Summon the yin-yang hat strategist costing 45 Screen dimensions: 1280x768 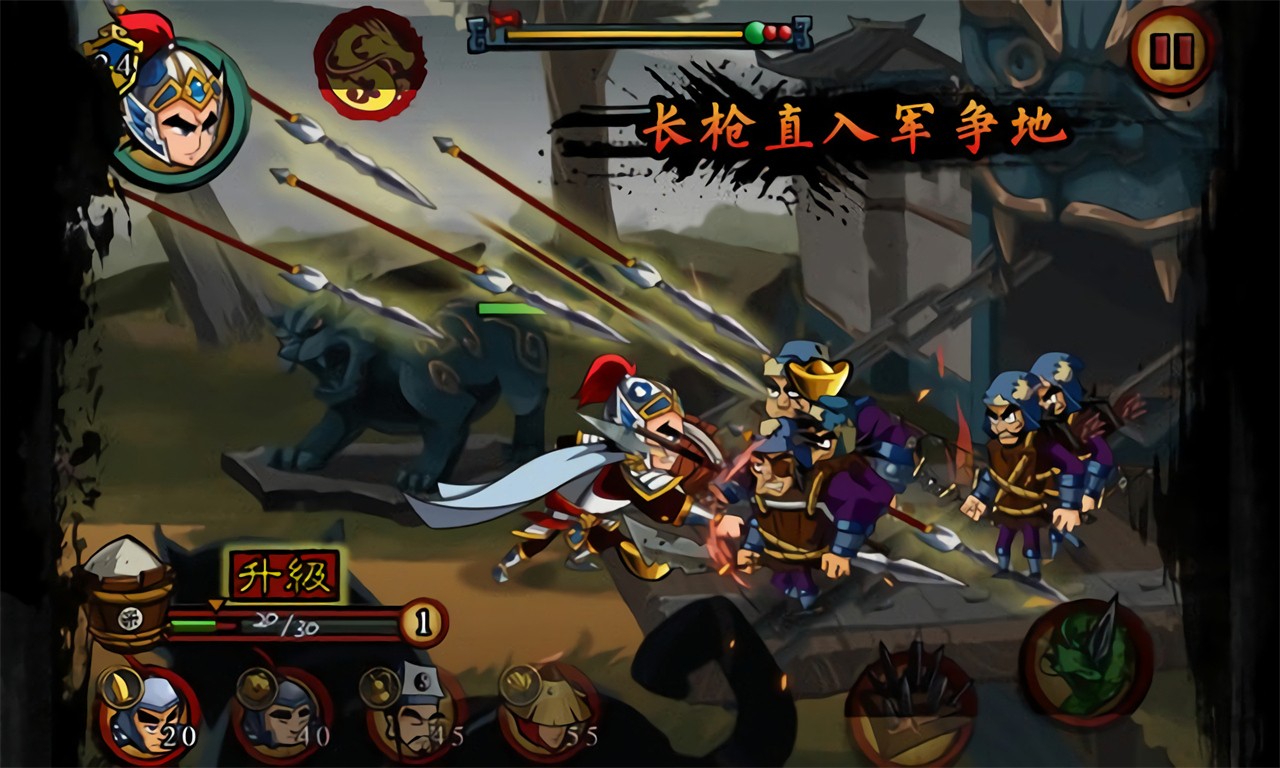416,714
